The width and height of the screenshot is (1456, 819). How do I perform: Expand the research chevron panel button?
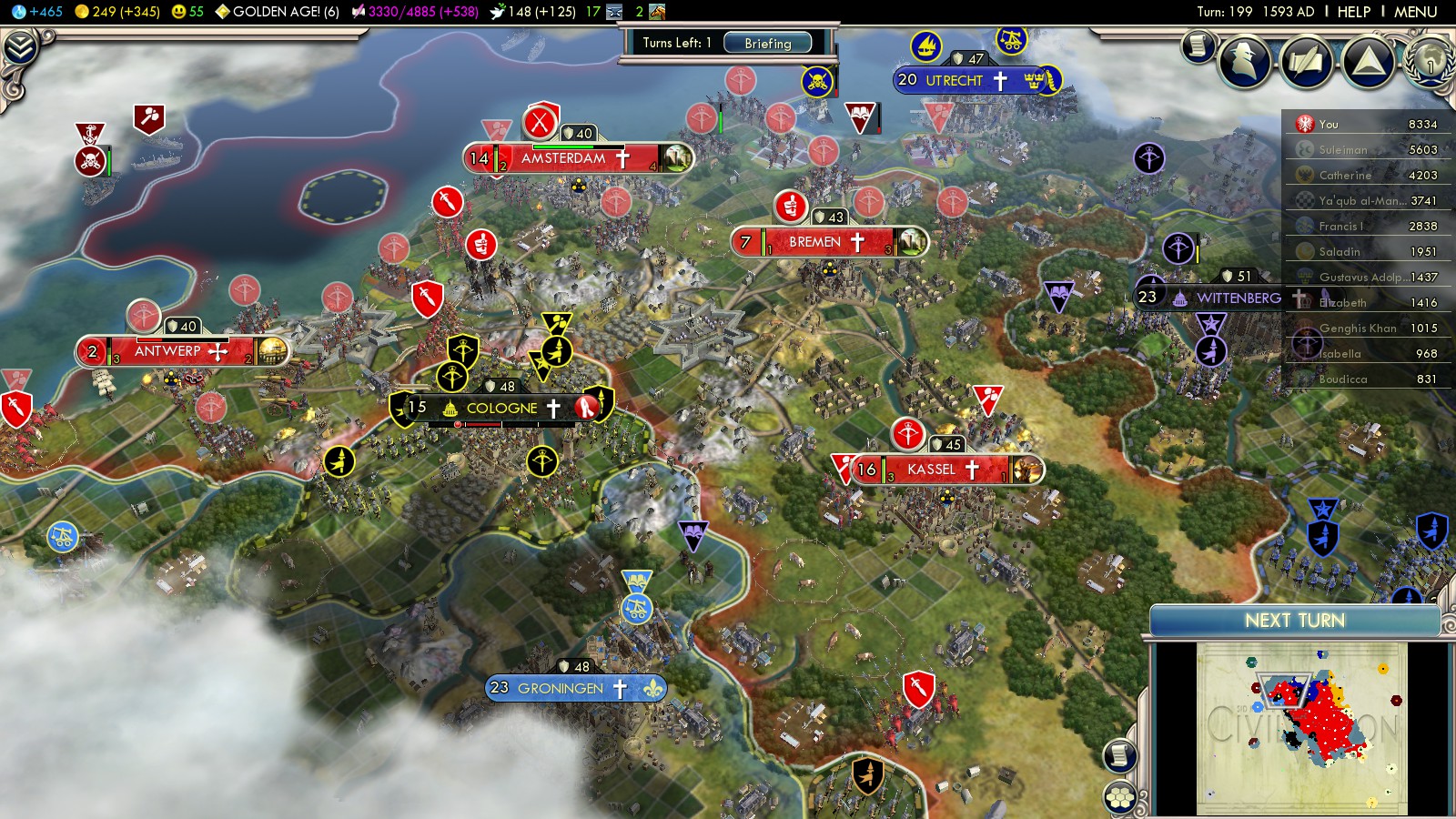(20, 47)
